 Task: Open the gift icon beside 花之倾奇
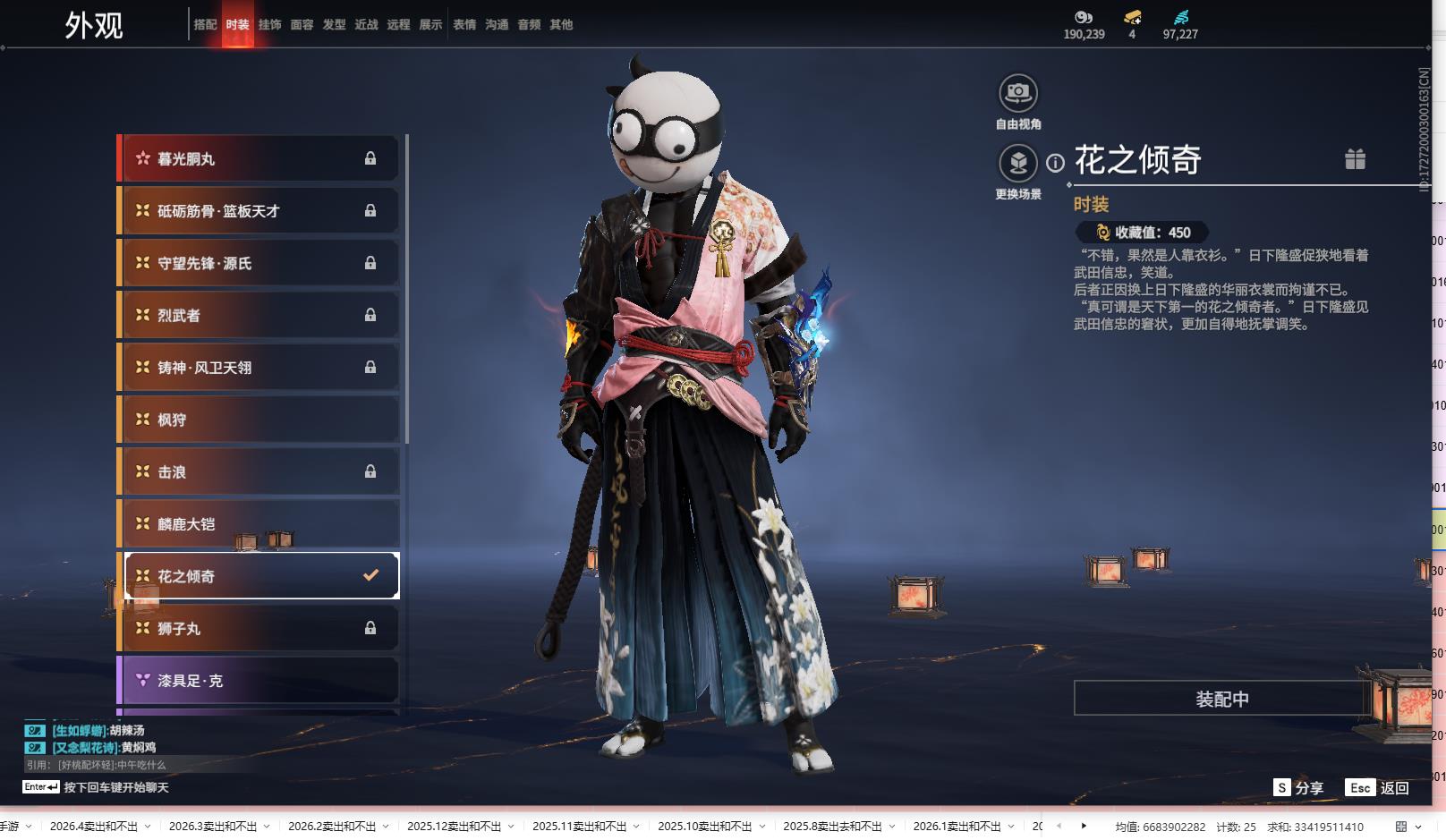1355,159
